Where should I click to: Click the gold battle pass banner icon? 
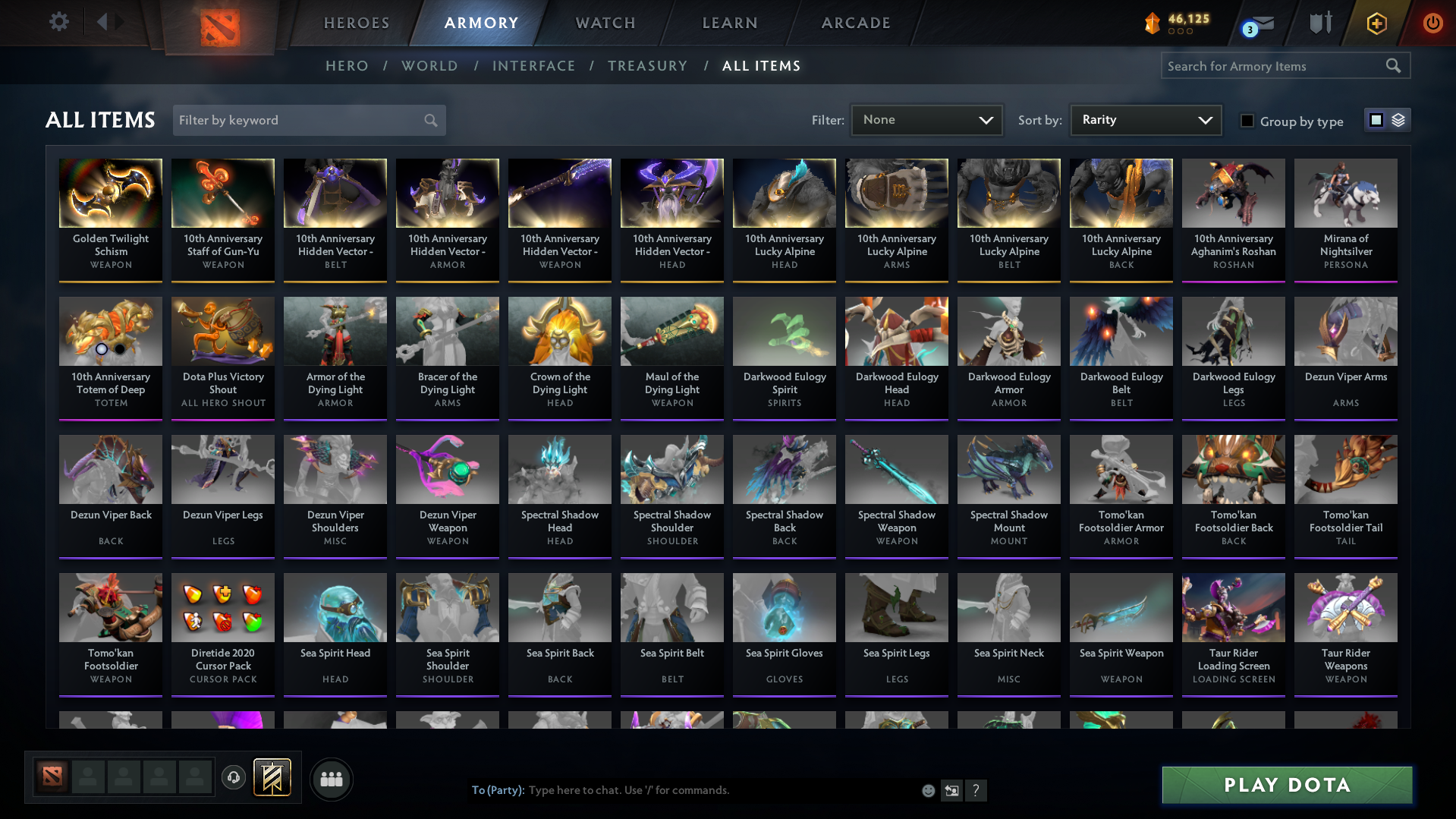(273, 778)
